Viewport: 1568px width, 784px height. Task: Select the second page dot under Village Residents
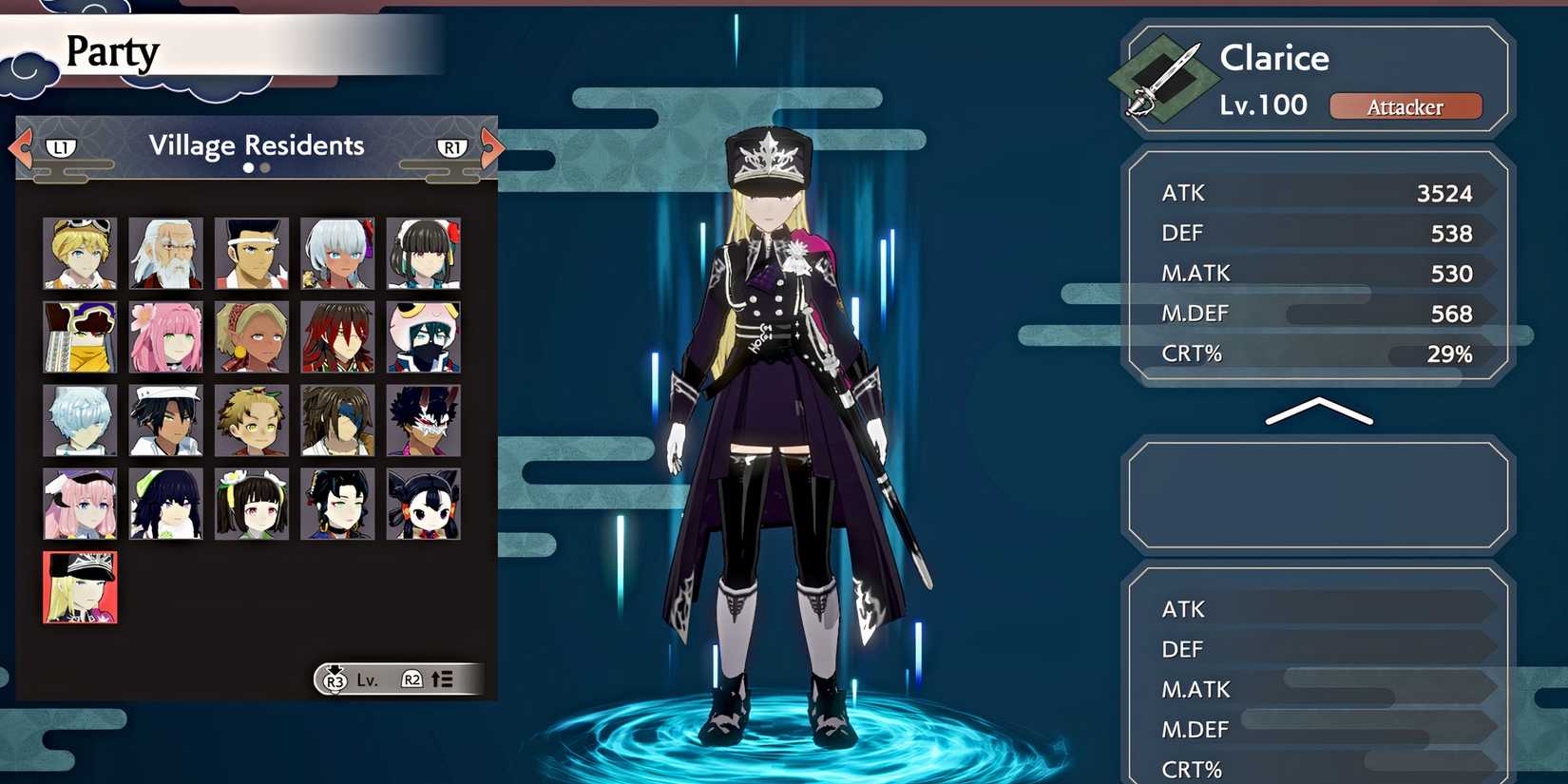263,168
